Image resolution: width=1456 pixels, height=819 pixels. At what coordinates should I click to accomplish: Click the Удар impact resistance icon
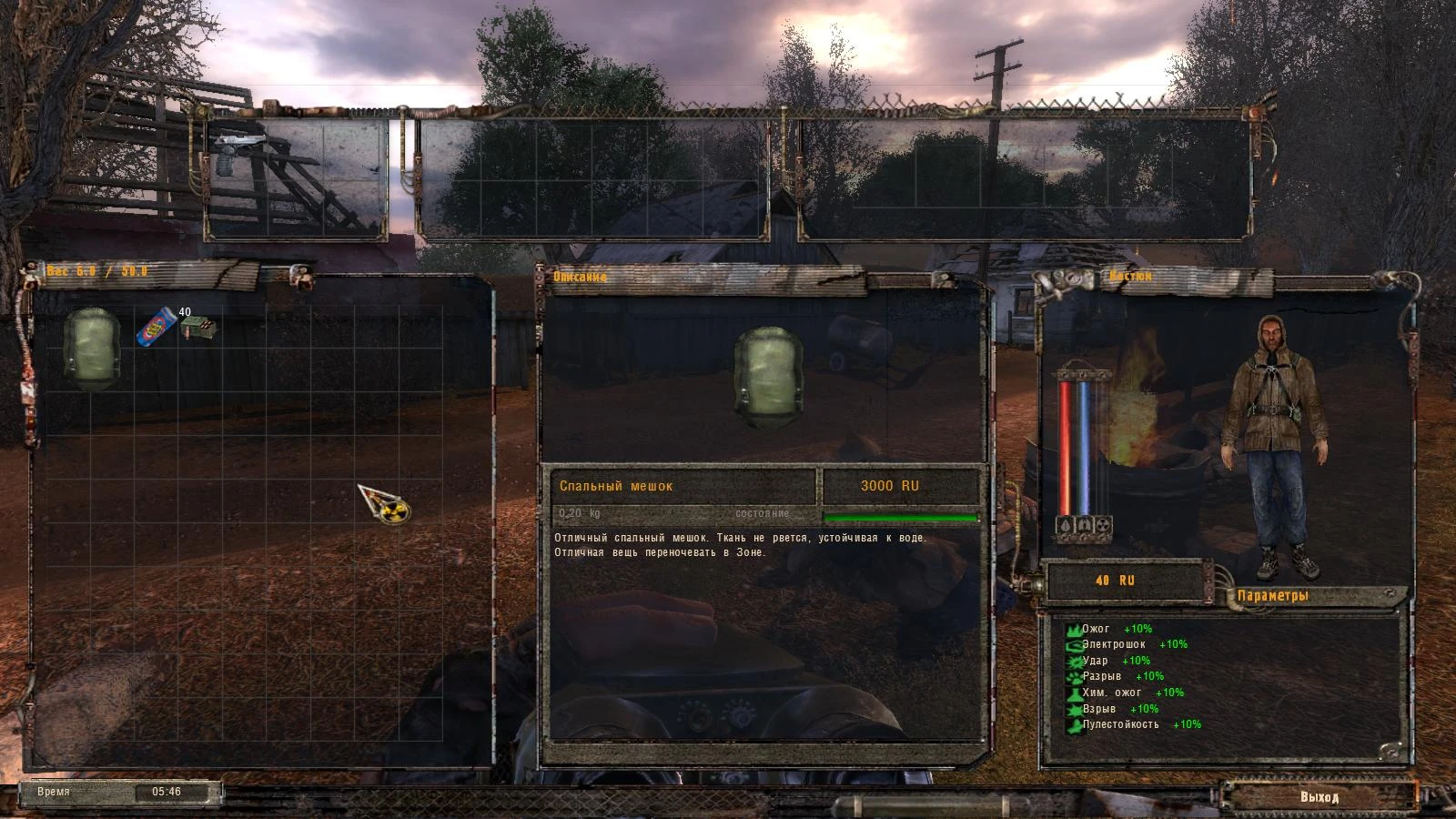pos(1073,661)
